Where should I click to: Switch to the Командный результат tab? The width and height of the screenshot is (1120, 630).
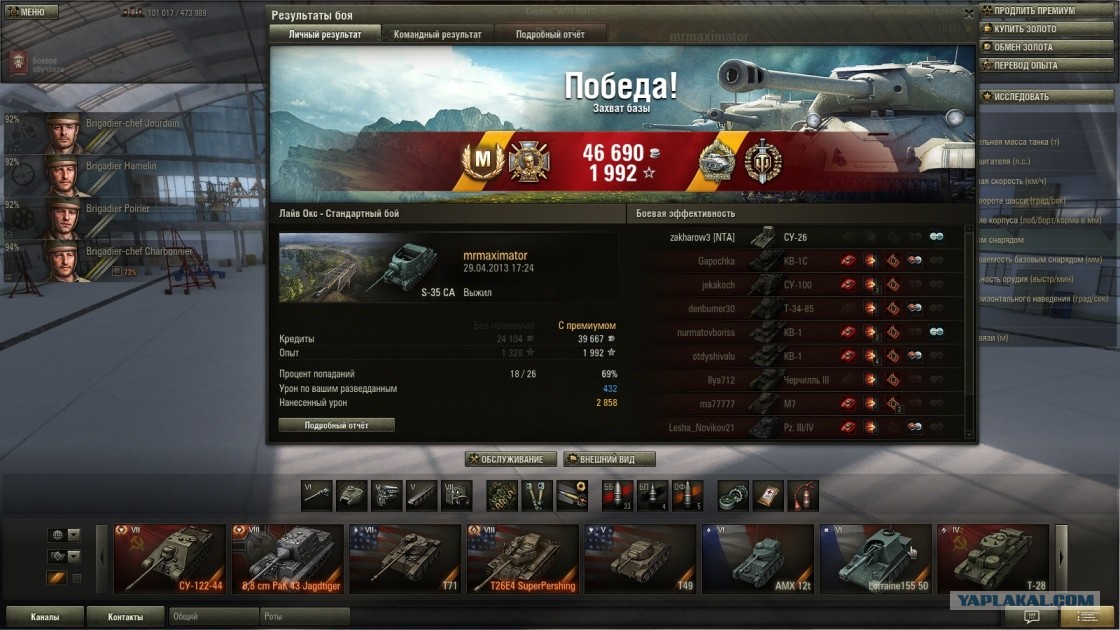(437, 34)
